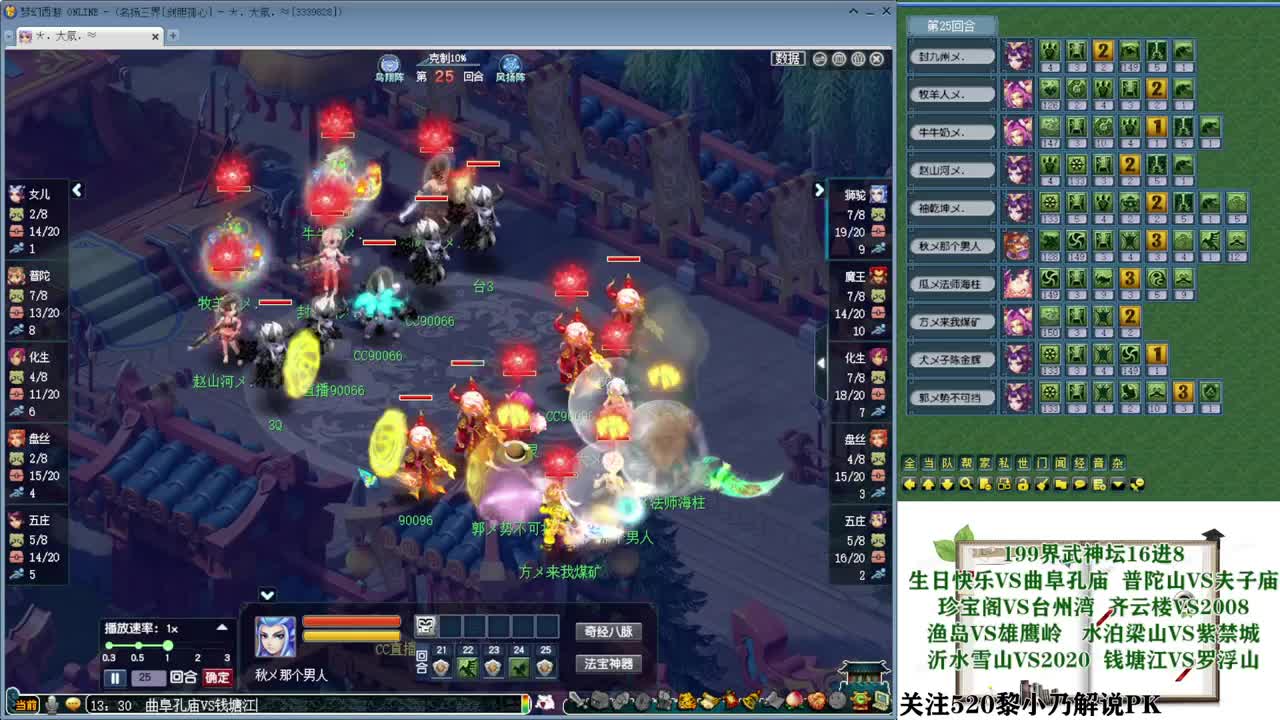Screen dimensions: 1280x720
Task: Set the playback speed slider to 2x
Action: 197,645
